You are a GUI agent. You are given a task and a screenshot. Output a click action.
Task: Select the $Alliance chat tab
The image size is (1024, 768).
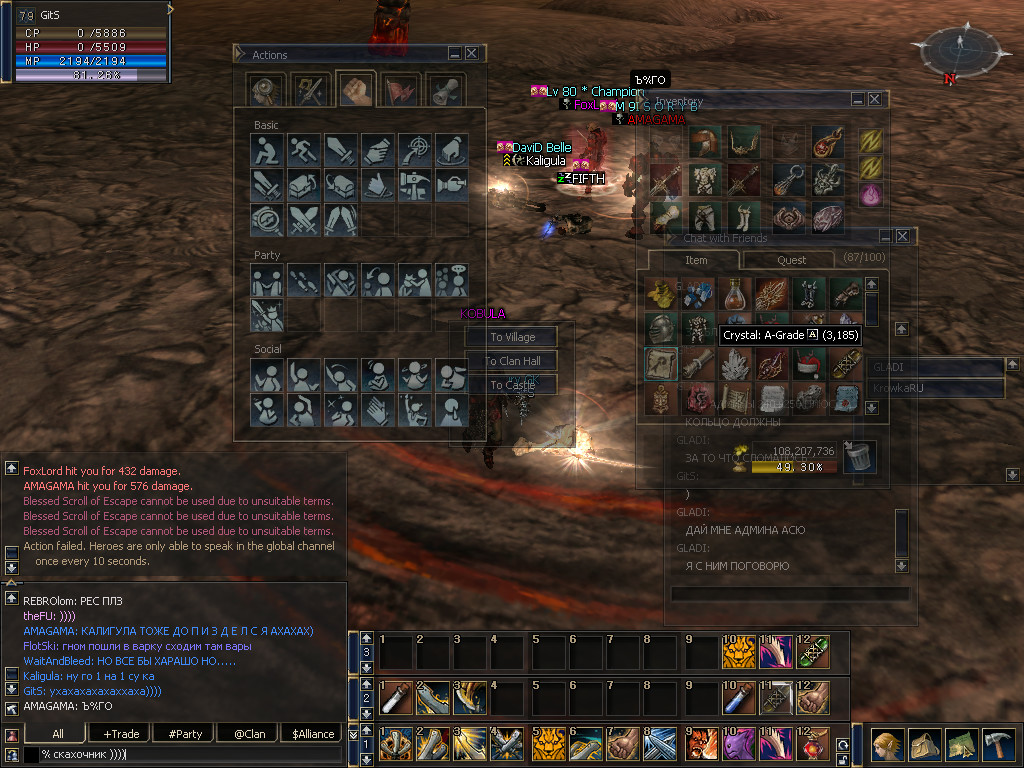[x=313, y=734]
